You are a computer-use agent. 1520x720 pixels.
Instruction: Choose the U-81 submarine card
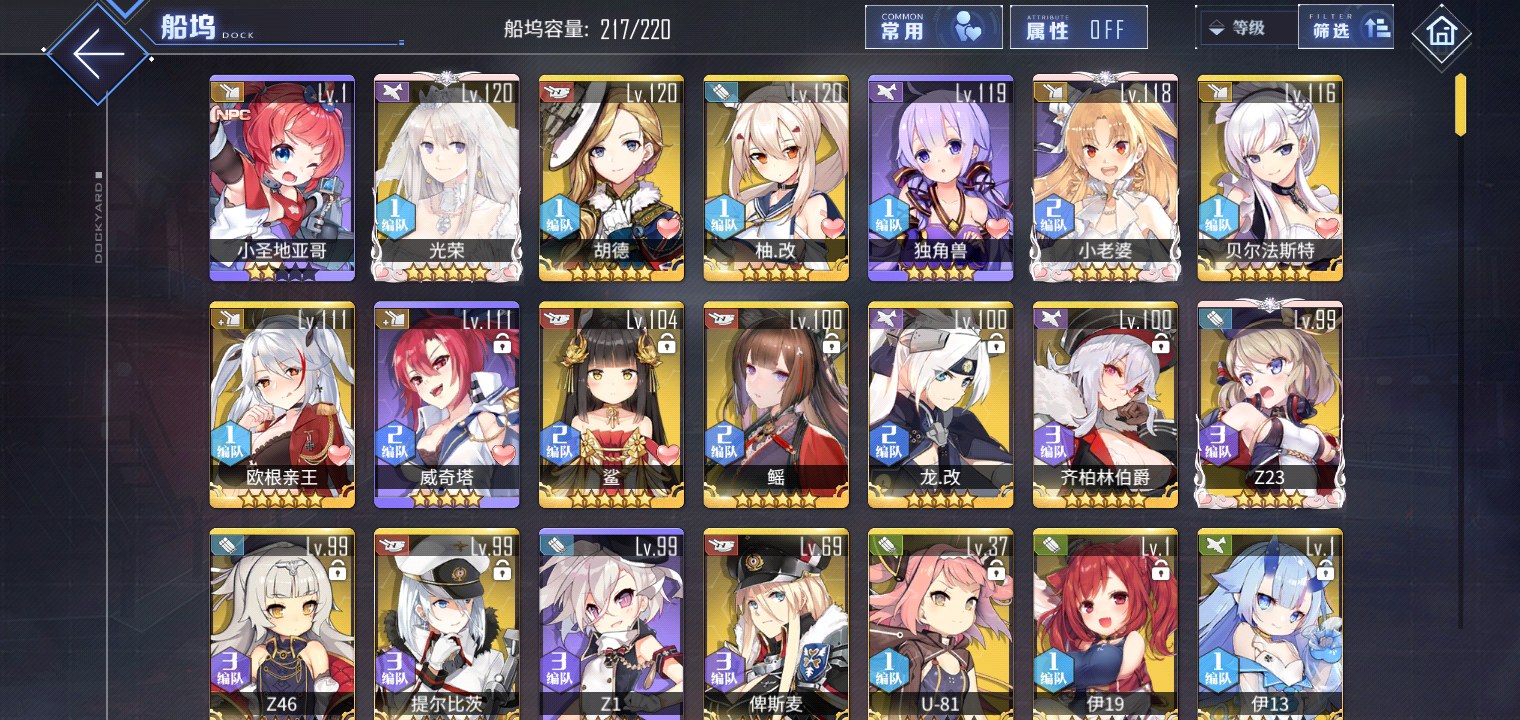coord(940,625)
